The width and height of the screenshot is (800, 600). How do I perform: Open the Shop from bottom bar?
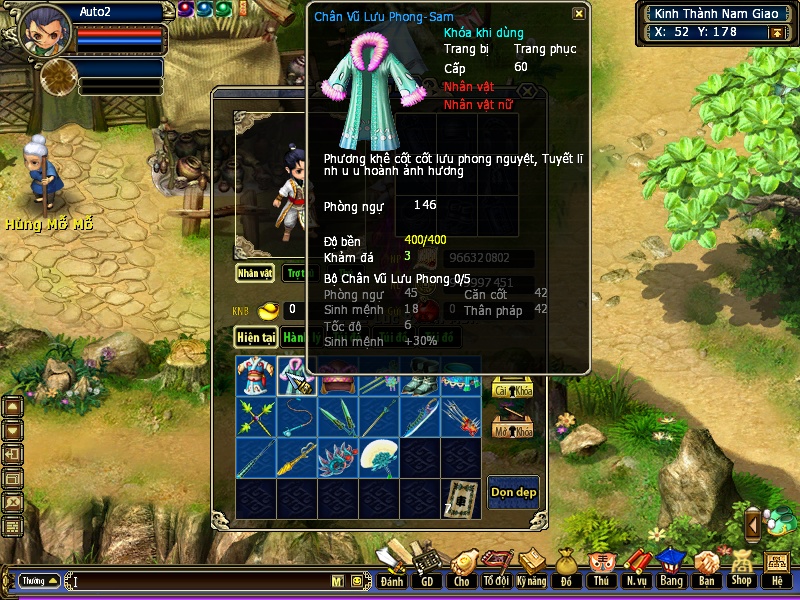click(741, 568)
